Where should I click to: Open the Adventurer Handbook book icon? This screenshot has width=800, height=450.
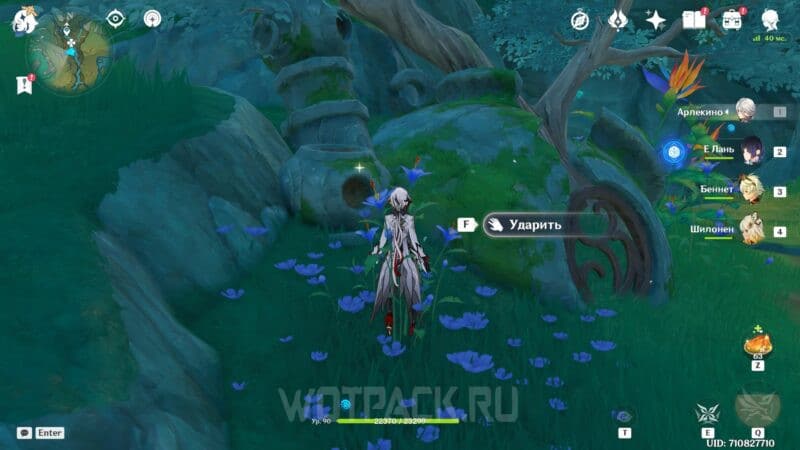coord(693,20)
